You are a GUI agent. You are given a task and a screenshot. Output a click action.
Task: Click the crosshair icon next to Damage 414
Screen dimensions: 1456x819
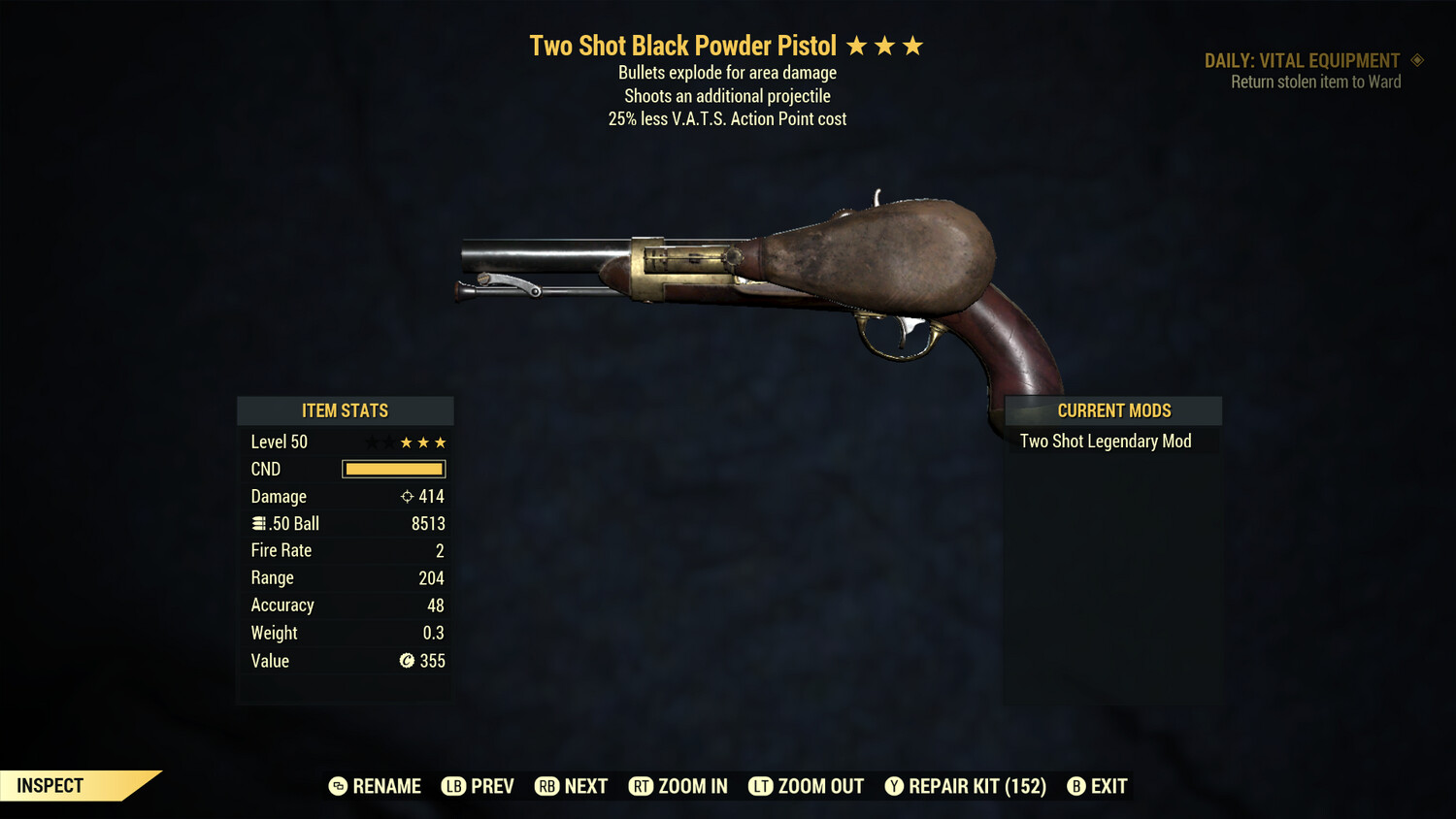point(407,496)
